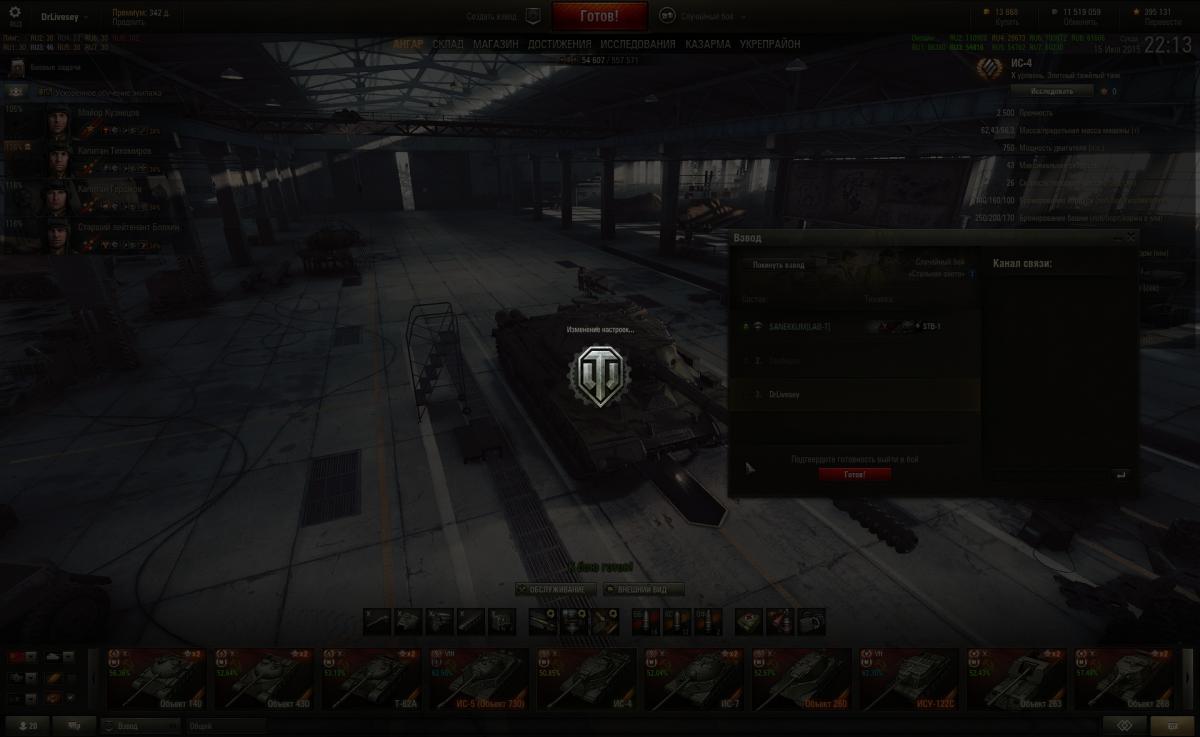The image size is (1200, 737).
Task: Open the Достижения tab
Action: coord(559,45)
